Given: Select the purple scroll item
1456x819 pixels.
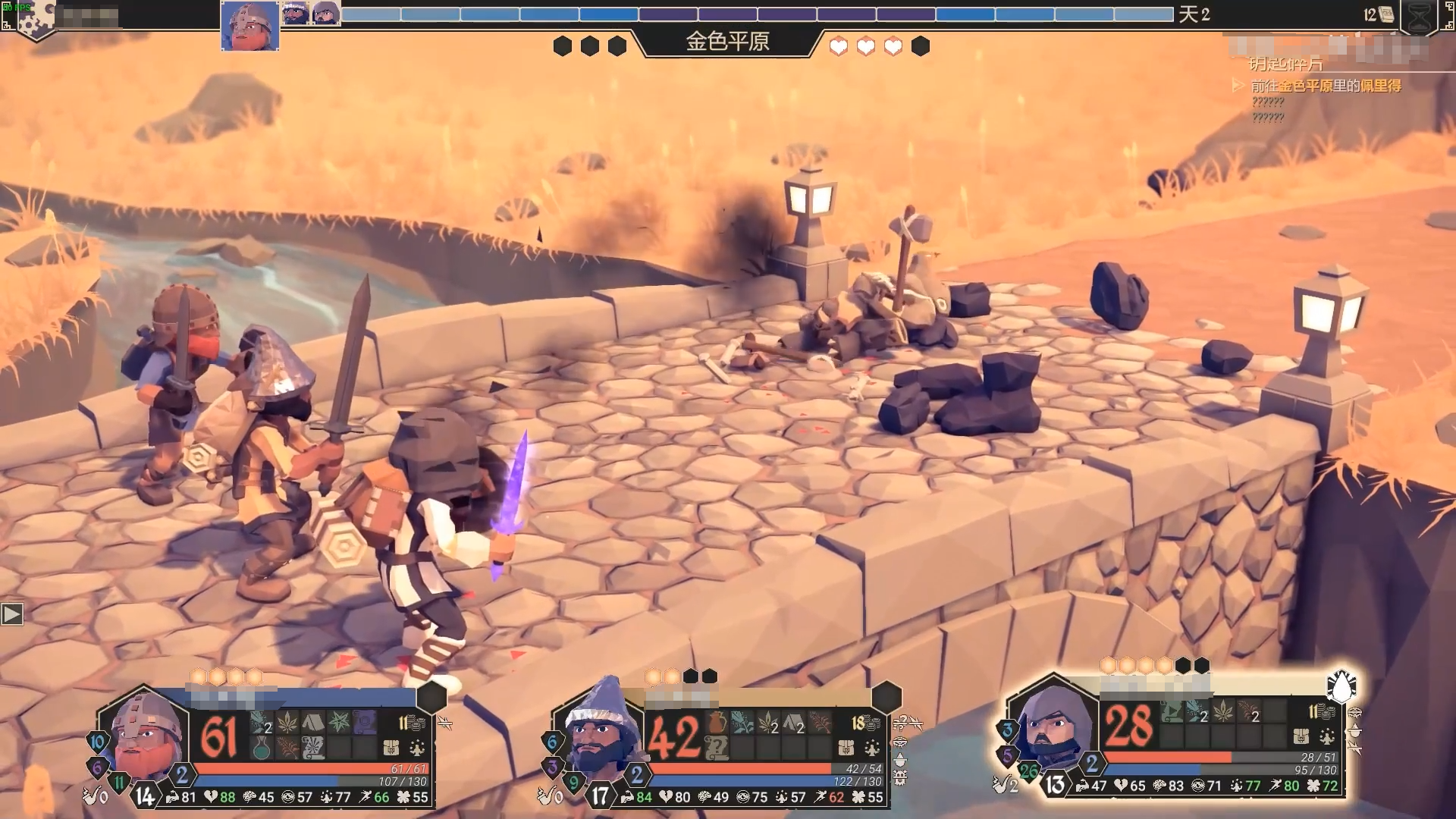Looking at the screenshot, I should 365,721.
